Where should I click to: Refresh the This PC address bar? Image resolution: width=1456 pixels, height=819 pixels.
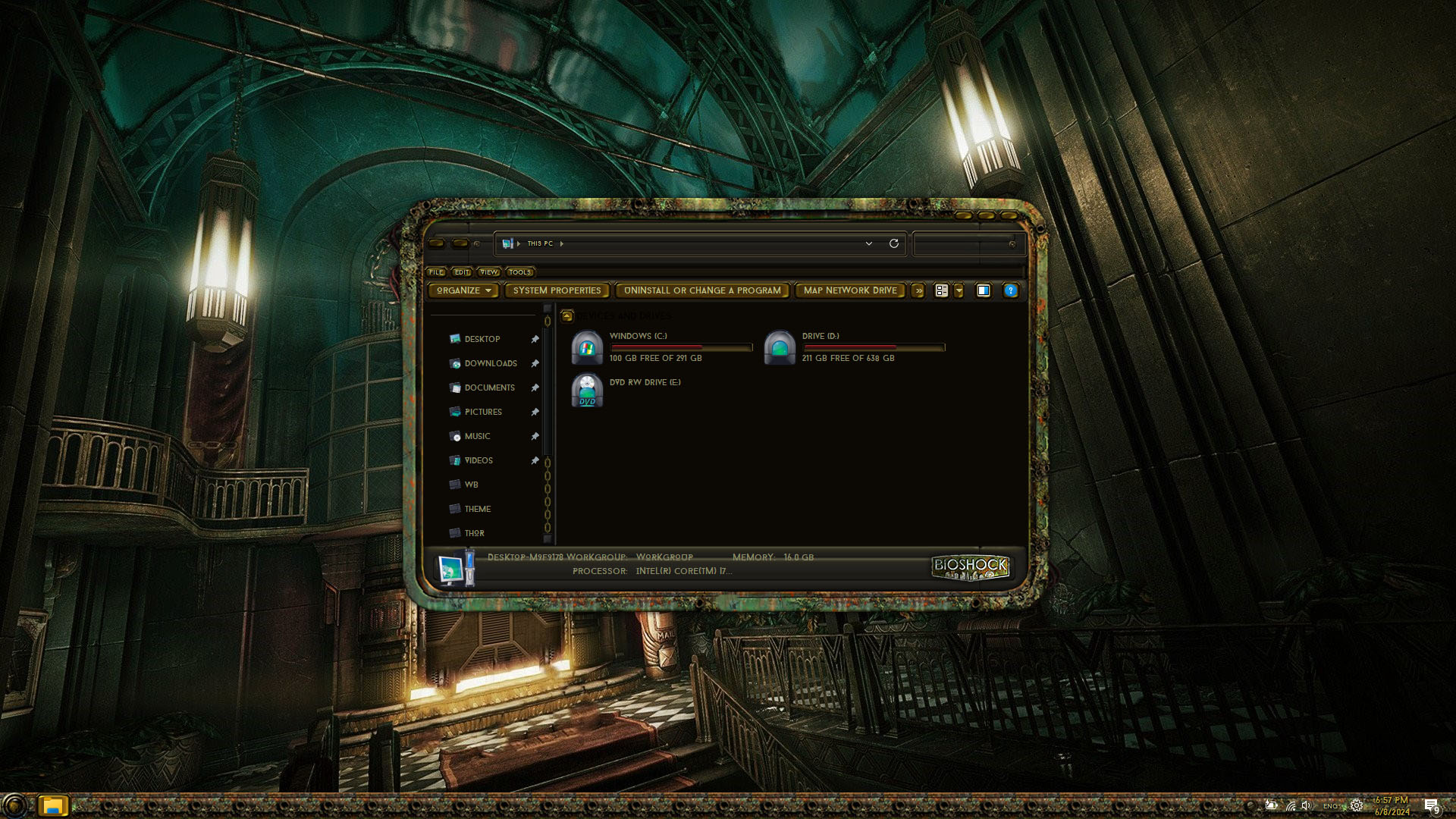[x=894, y=243]
